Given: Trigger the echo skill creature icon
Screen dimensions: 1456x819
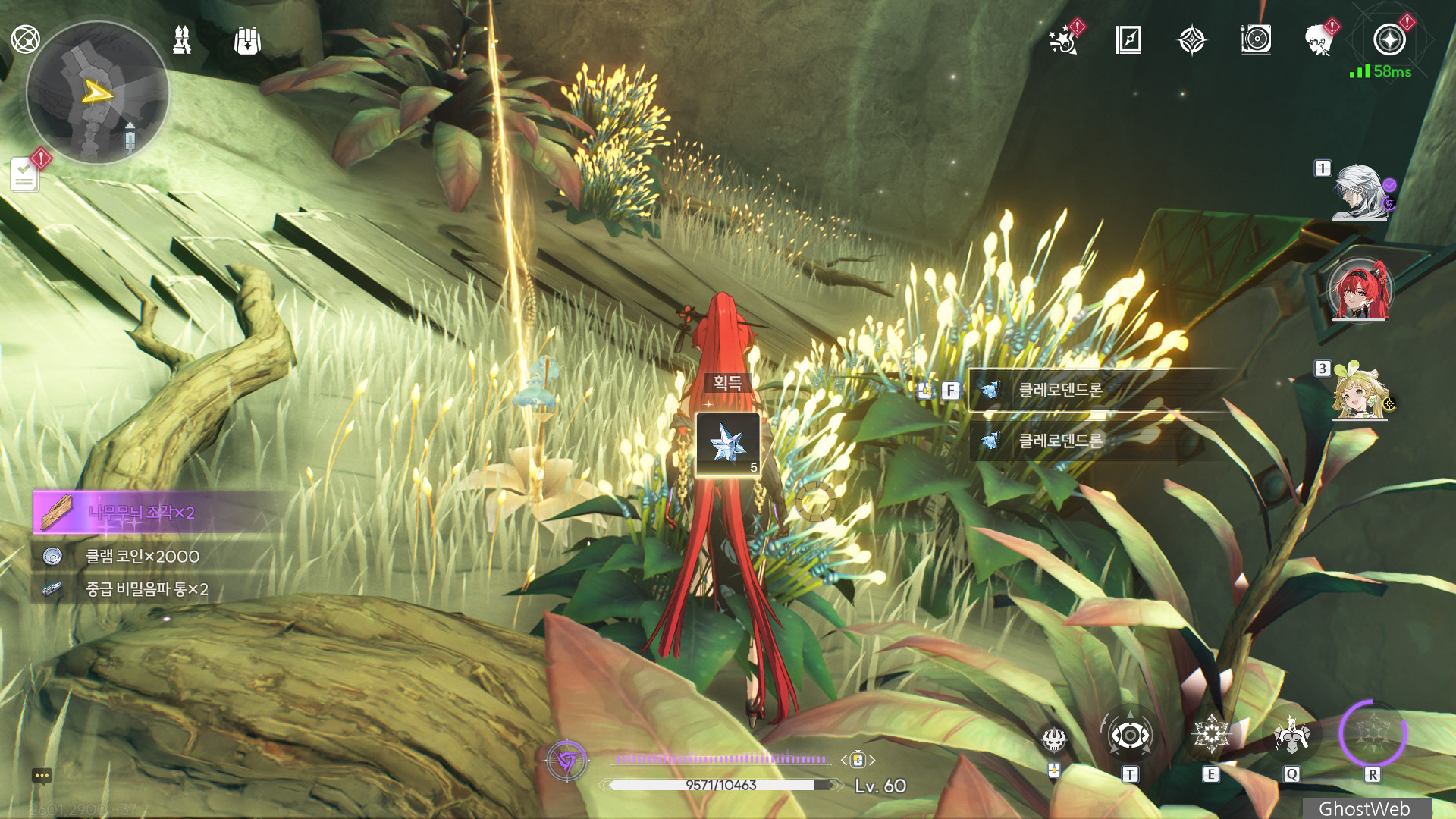Looking at the screenshot, I should point(1291,735).
